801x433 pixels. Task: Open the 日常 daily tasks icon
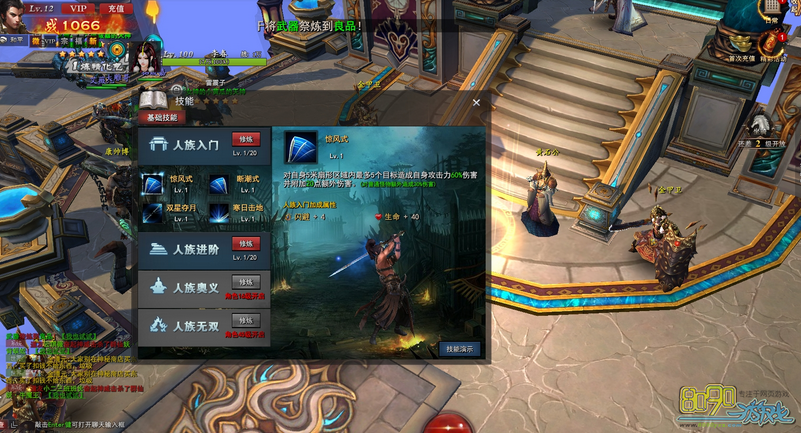[770, 8]
